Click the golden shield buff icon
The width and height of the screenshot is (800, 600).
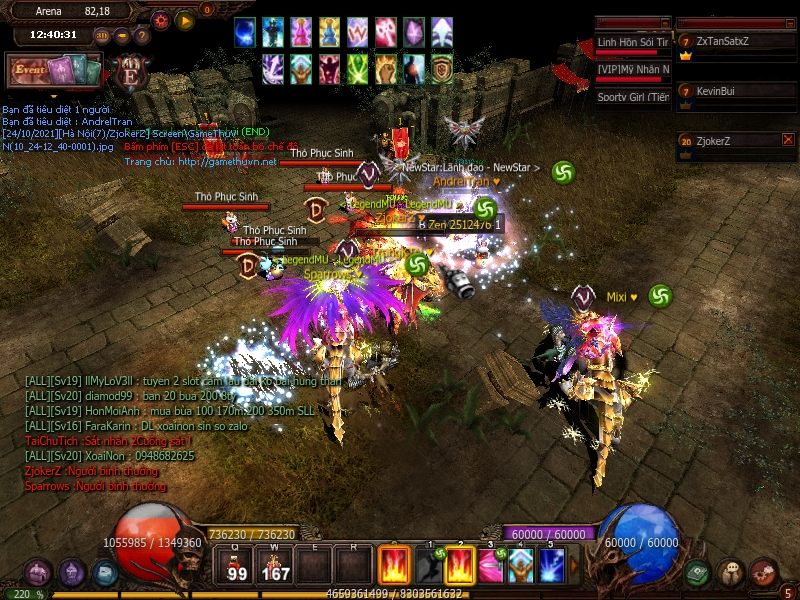tap(441, 68)
